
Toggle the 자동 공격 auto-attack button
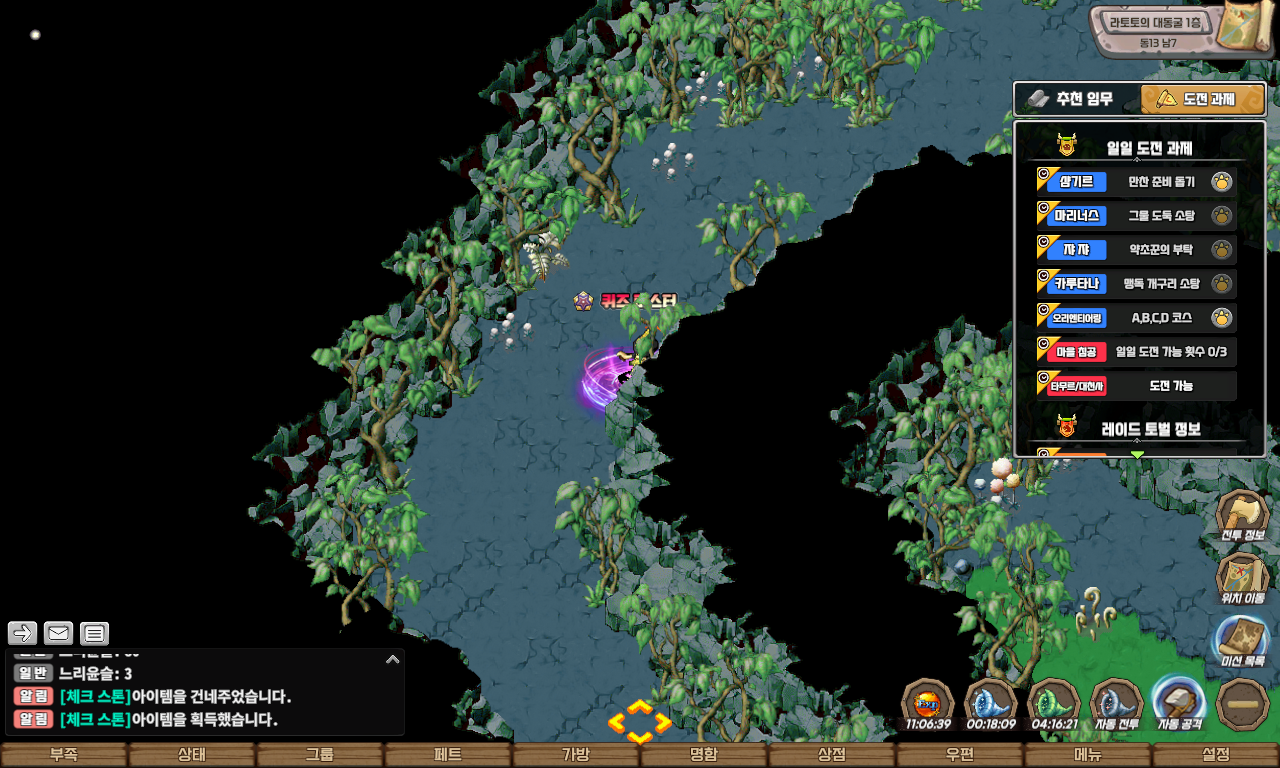[1180, 704]
